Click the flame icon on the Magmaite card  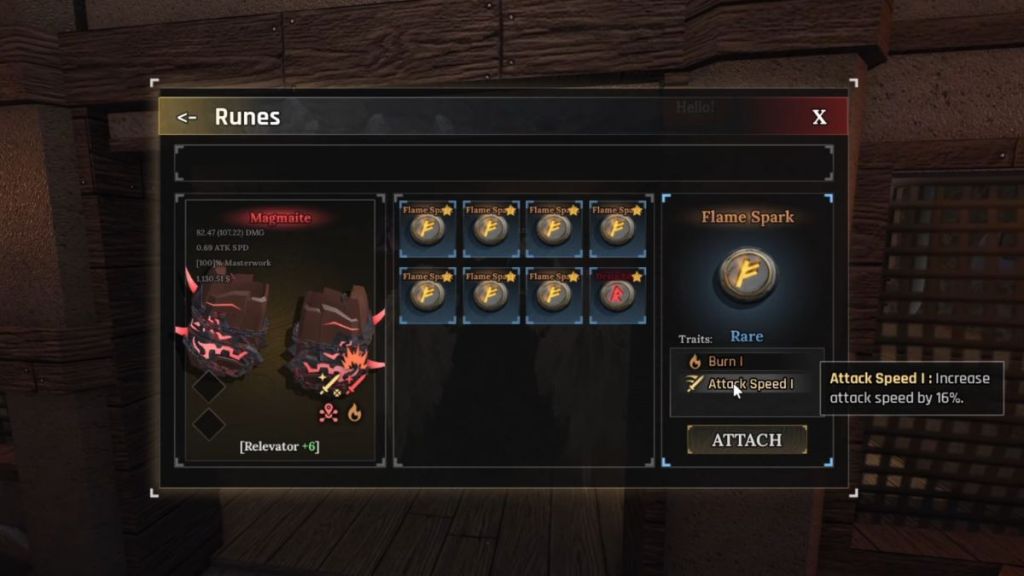coord(354,413)
